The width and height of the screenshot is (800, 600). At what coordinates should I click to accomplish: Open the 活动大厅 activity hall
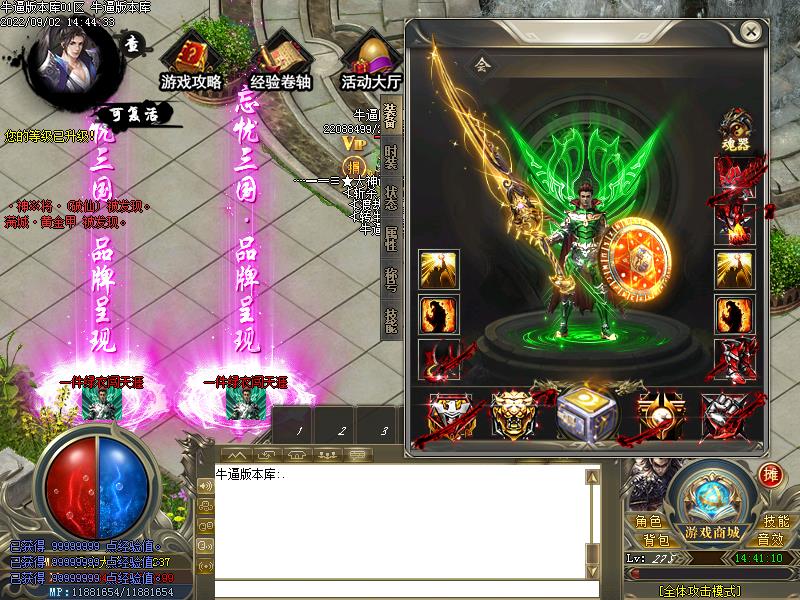click(x=370, y=60)
